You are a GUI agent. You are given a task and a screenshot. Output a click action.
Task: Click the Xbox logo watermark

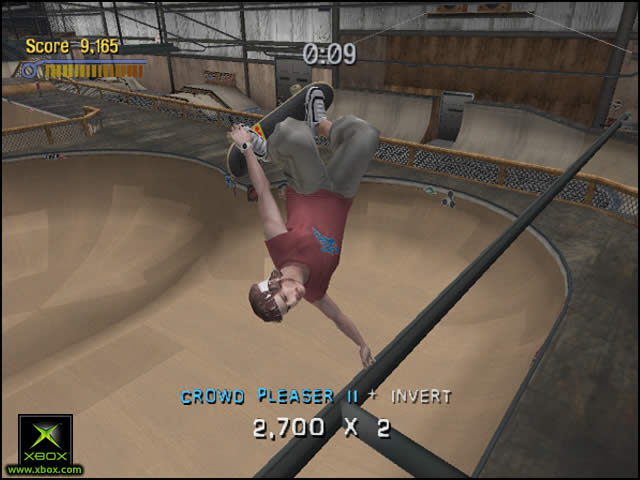tap(45, 441)
